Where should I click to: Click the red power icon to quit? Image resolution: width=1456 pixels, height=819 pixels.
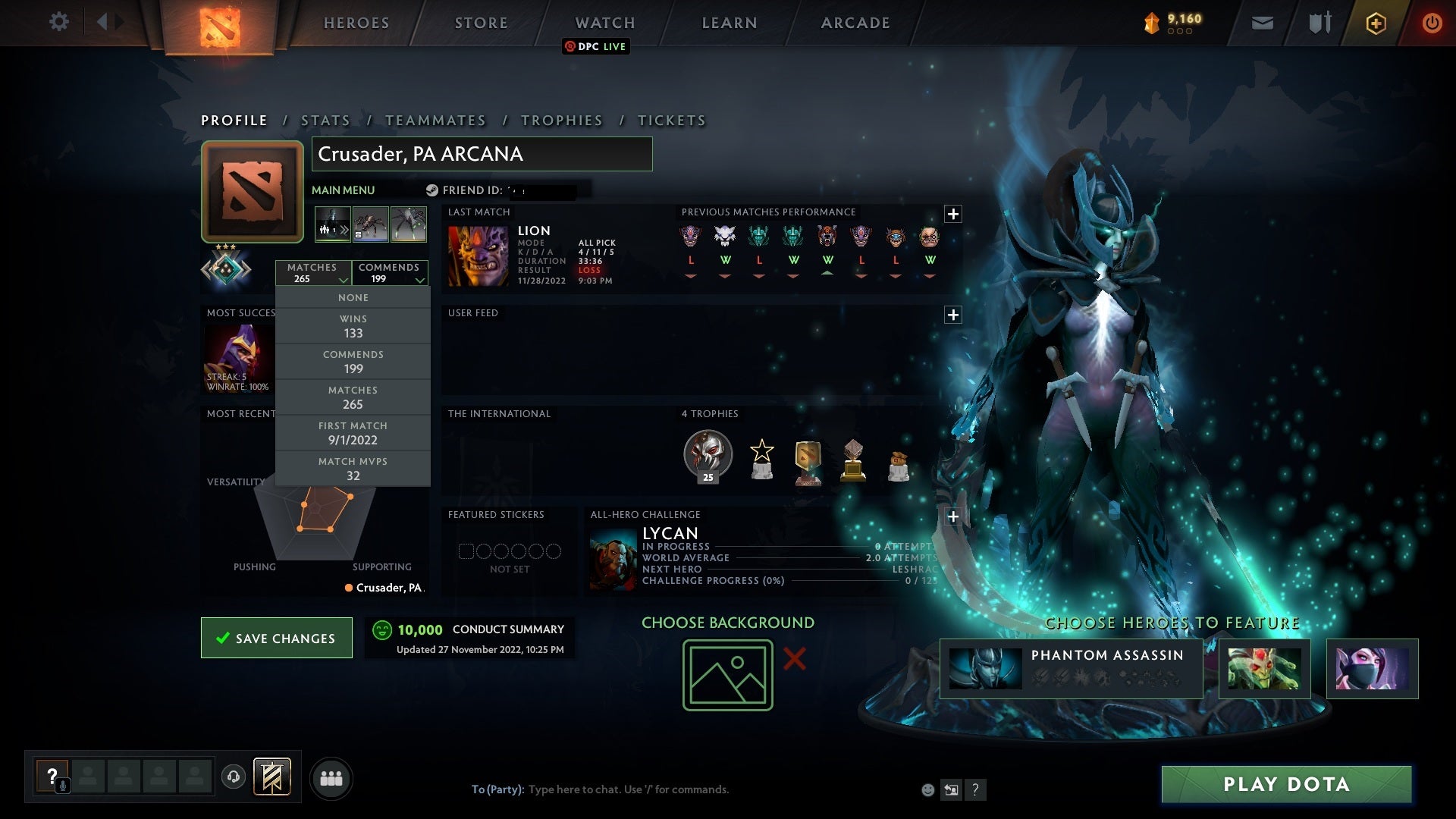(1432, 23)
